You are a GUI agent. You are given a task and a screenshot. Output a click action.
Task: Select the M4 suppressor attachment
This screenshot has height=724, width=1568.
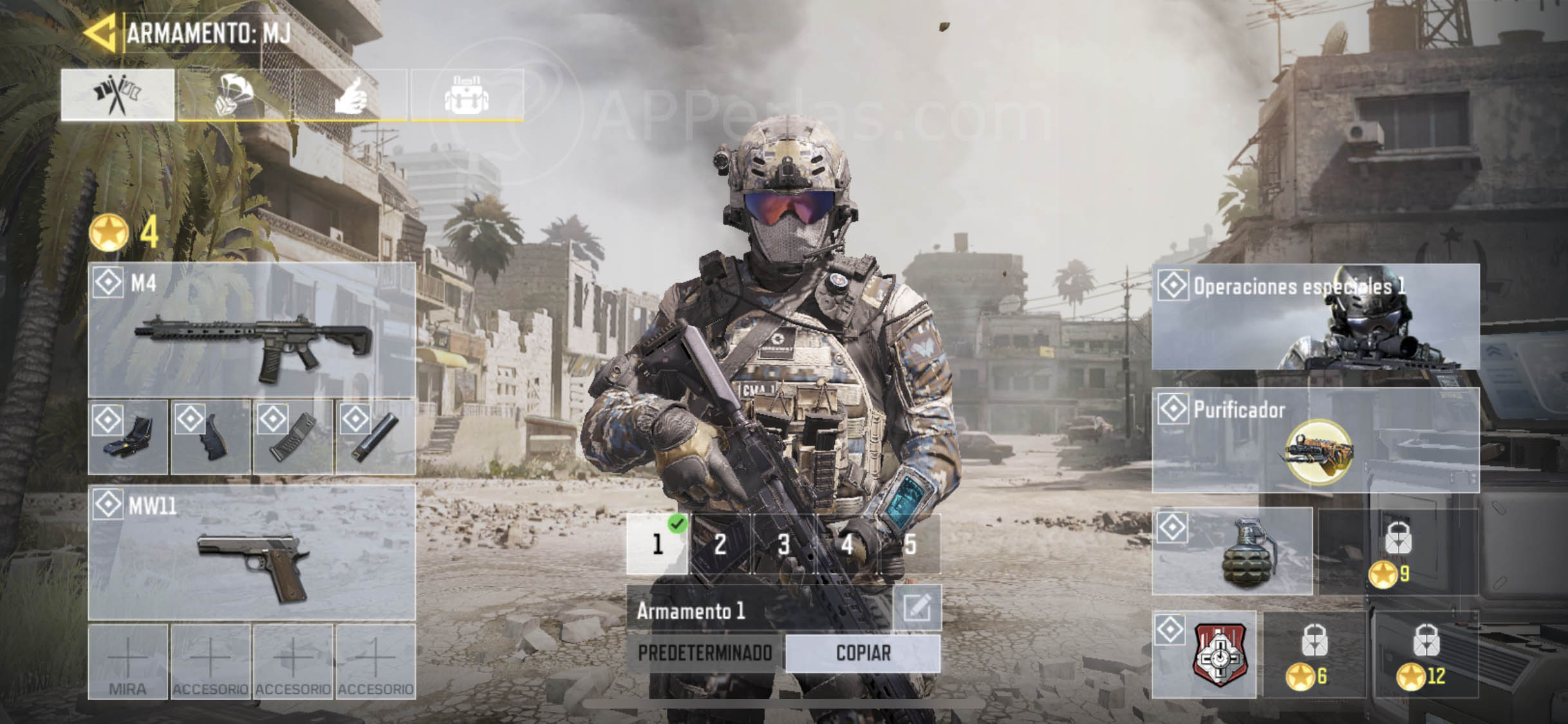coord(375,438)
